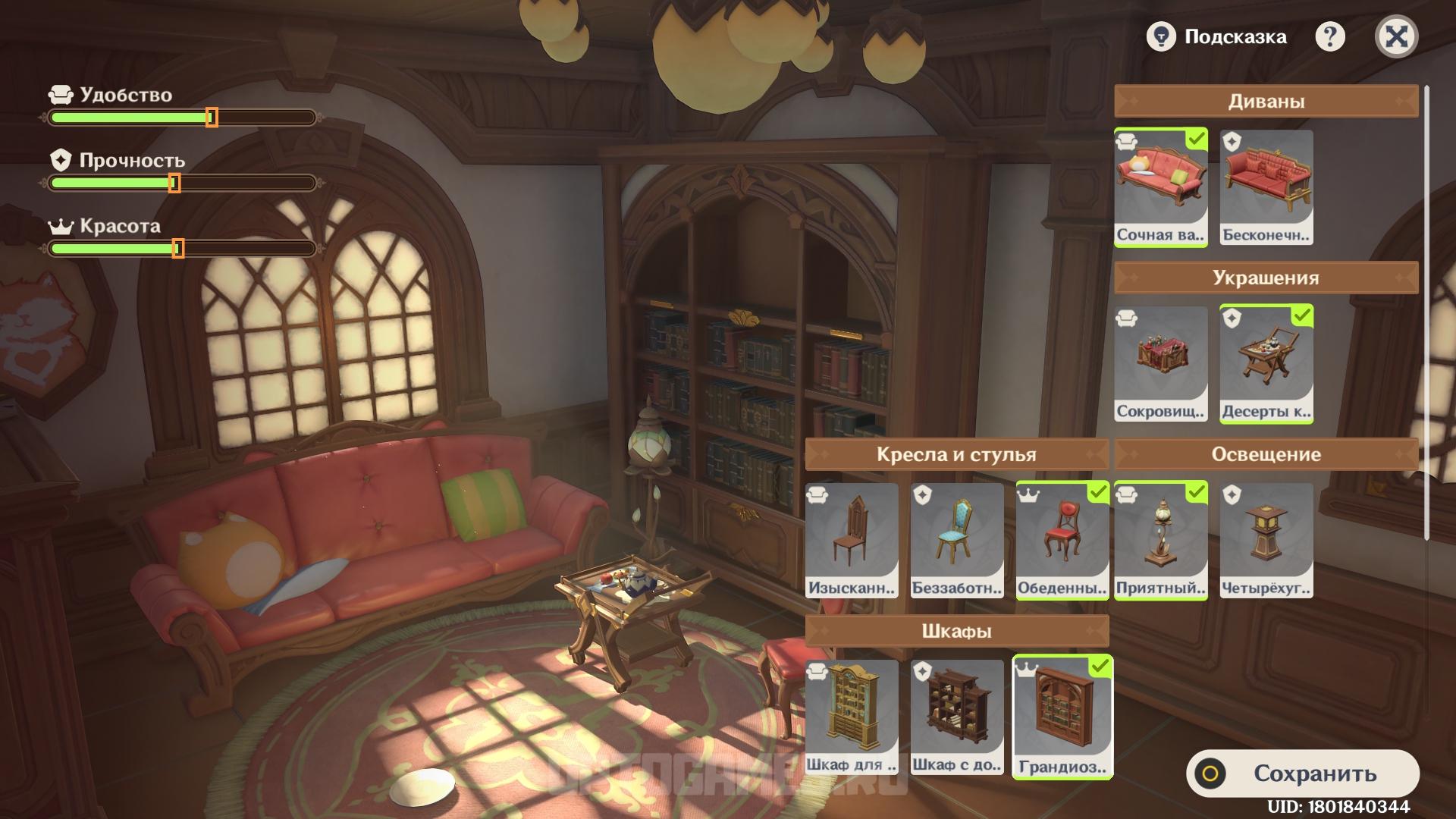Open the question mark help button
Screen dimensions: 1456x819
(x=1329, y=36)
